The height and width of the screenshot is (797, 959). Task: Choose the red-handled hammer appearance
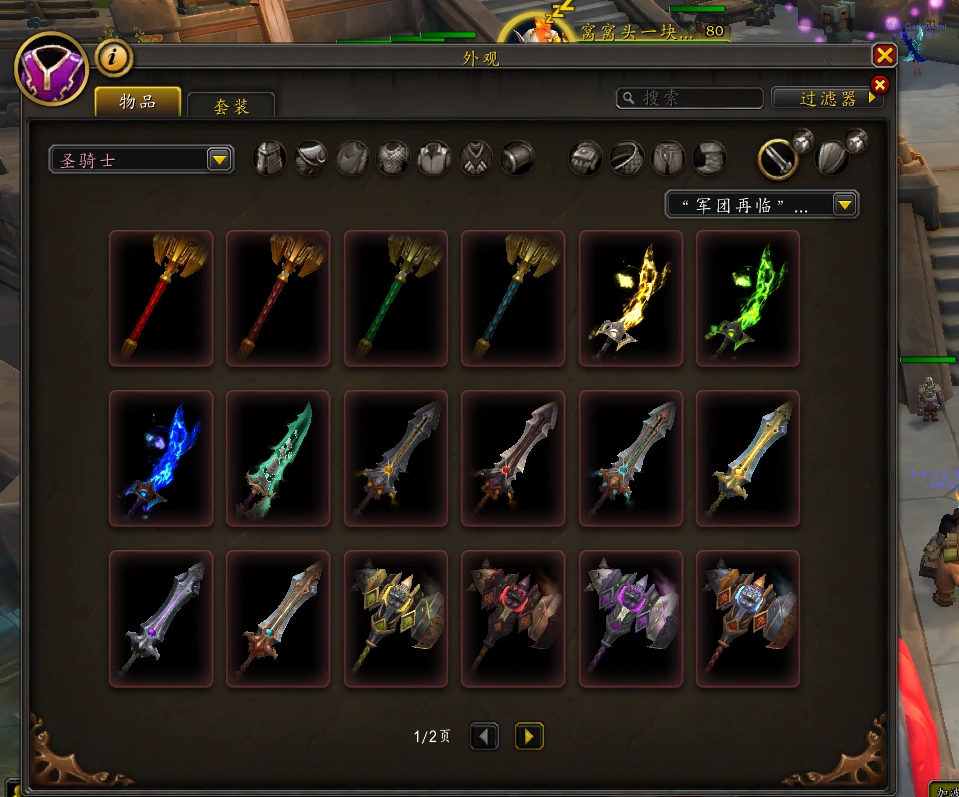click(x=161, y=299)
